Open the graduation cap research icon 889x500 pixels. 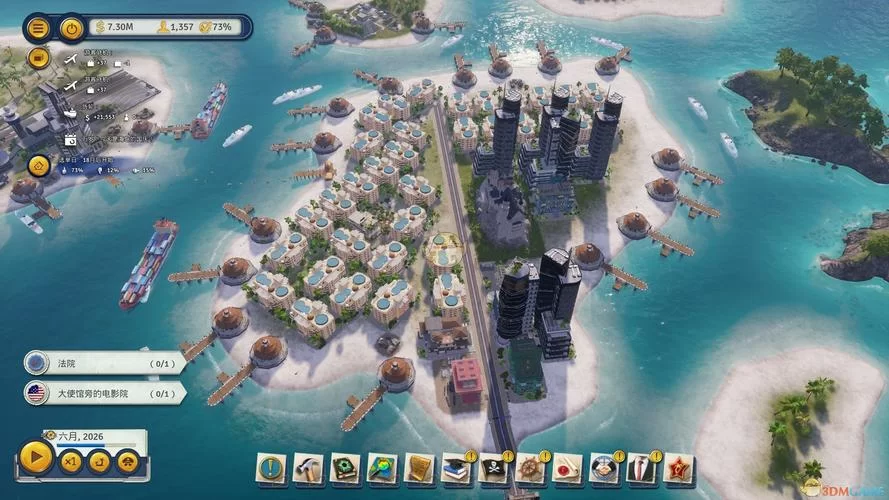[x=456, y=467]
